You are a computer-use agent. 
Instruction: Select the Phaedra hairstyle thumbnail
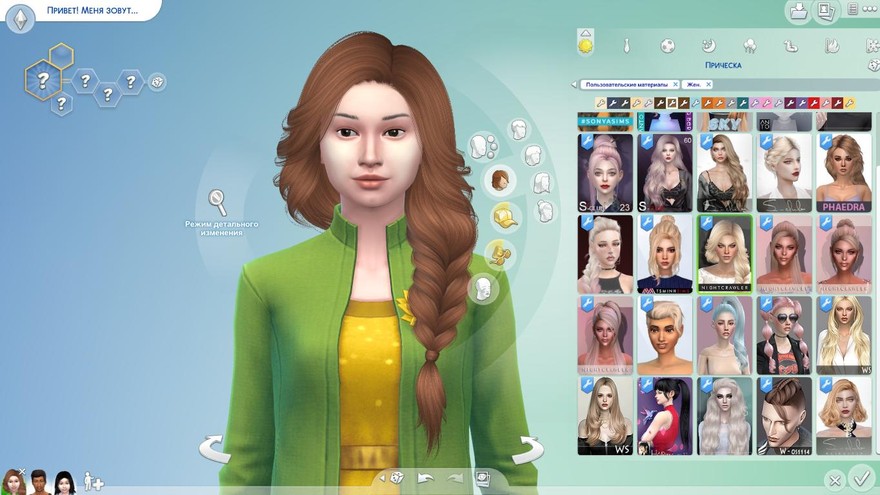(x=843, y=172)
